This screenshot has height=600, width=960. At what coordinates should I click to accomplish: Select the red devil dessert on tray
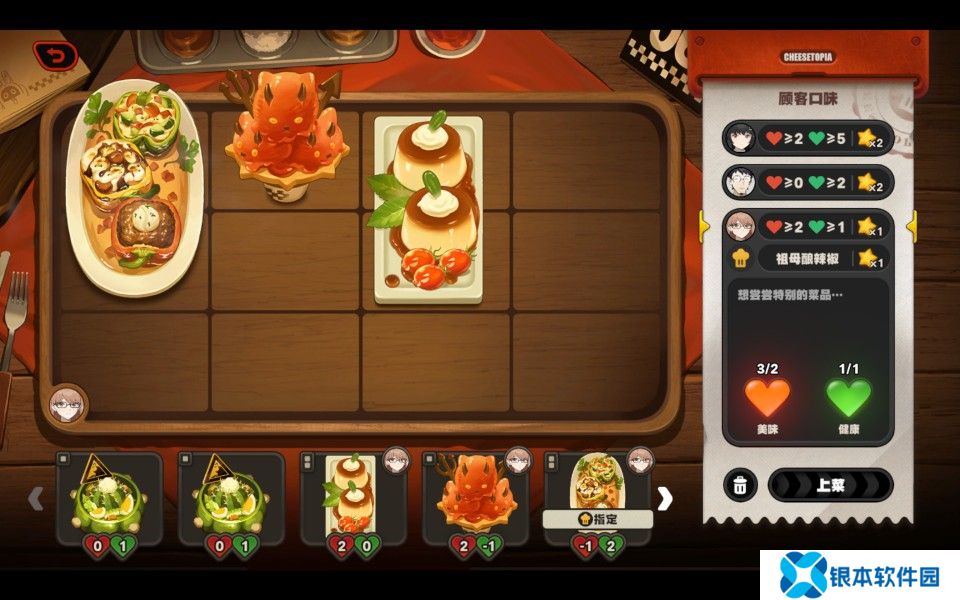(285, 135)
